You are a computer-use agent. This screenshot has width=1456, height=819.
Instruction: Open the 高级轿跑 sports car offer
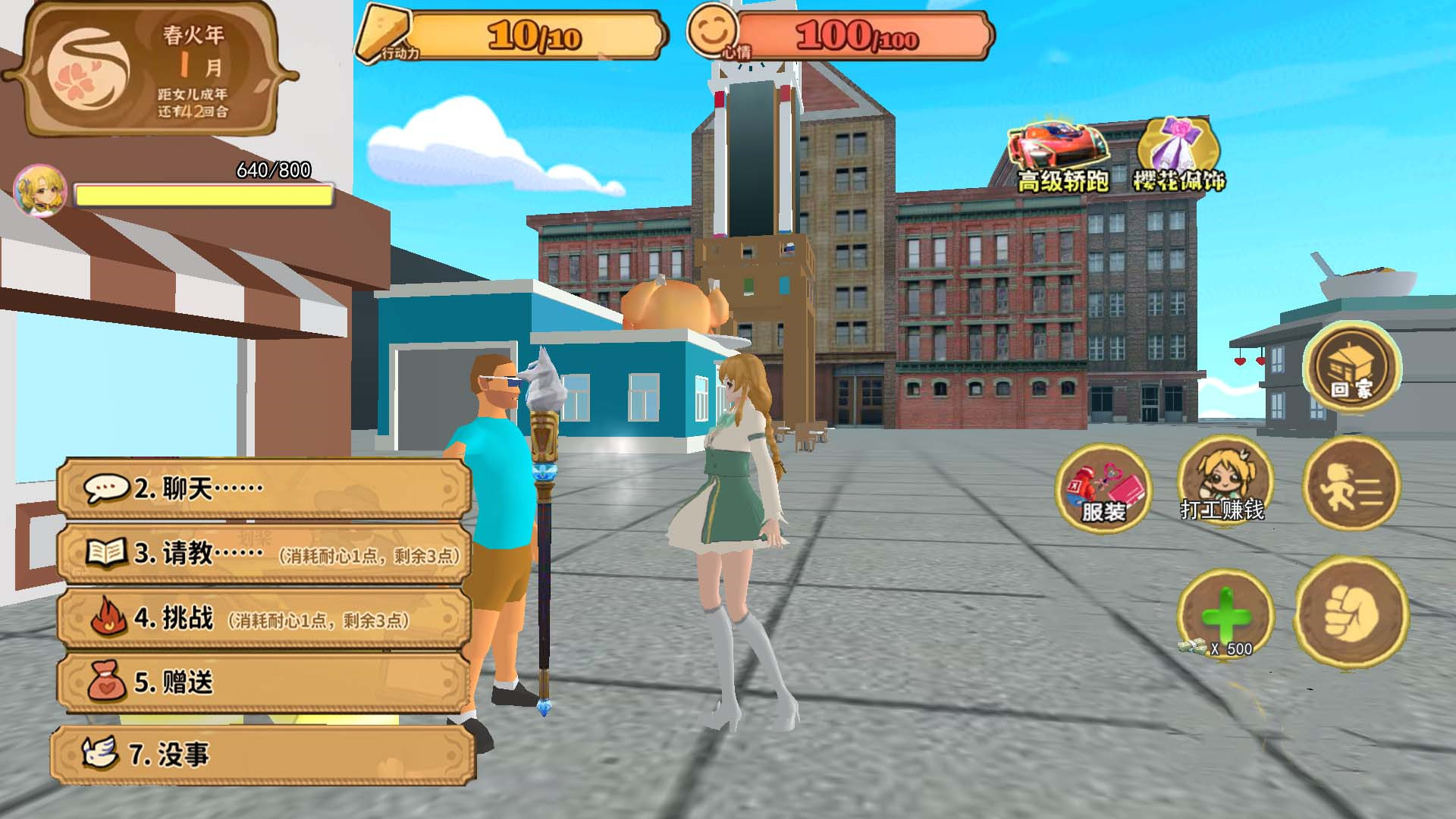coord(1062,157)
